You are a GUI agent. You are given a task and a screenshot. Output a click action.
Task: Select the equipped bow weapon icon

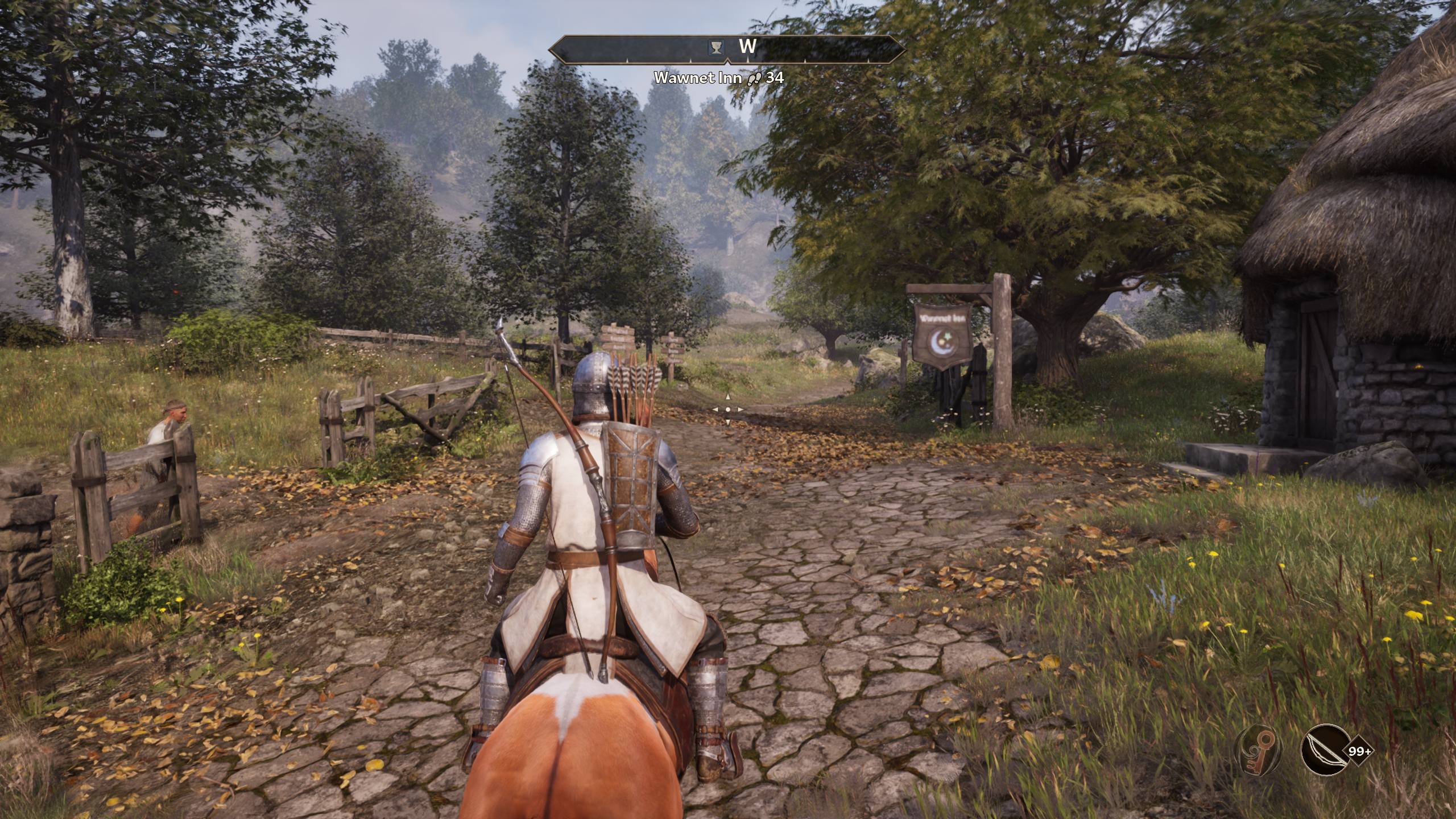[1323, 751]
